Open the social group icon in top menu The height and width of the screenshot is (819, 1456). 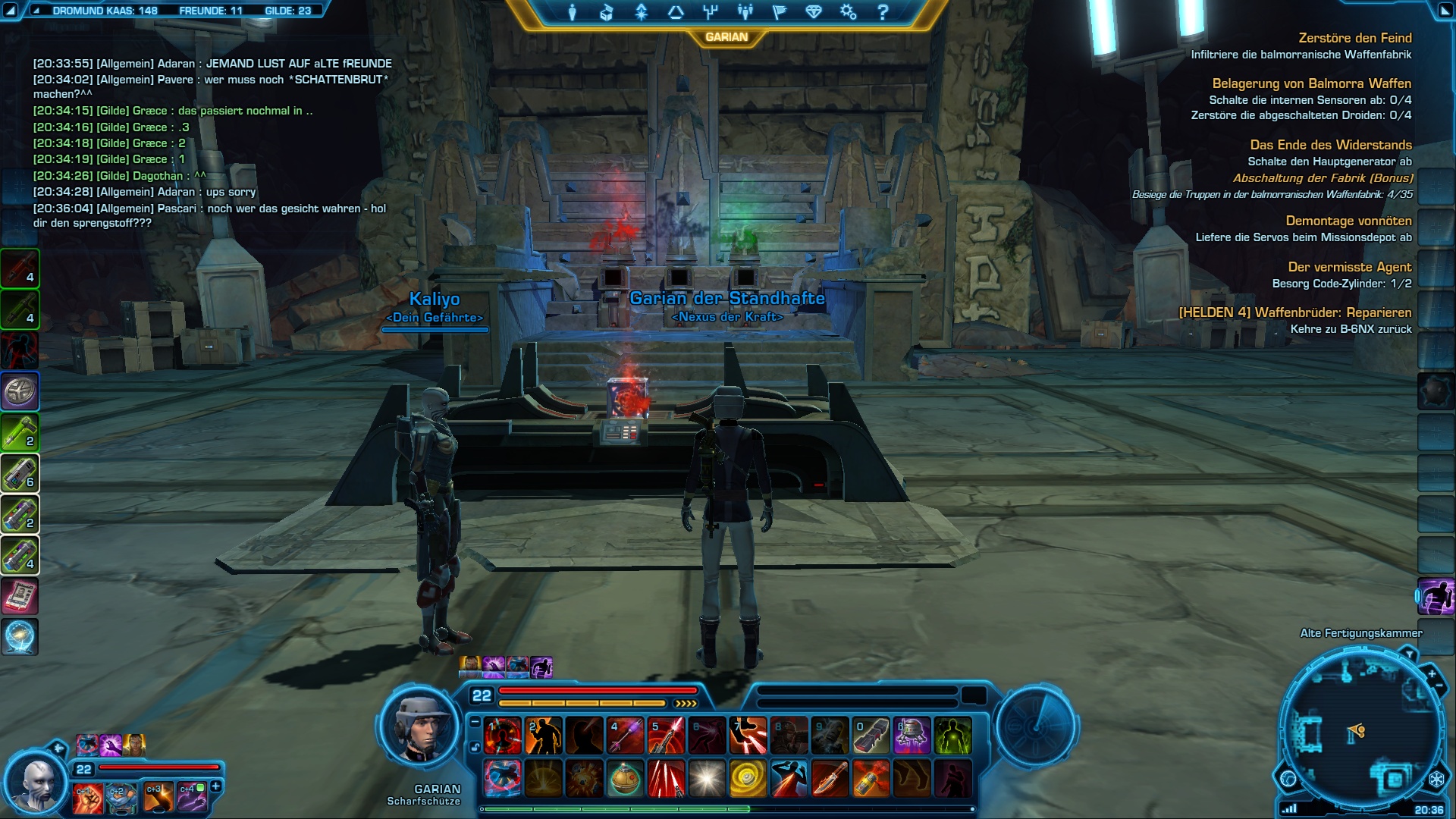pos(745,12)
